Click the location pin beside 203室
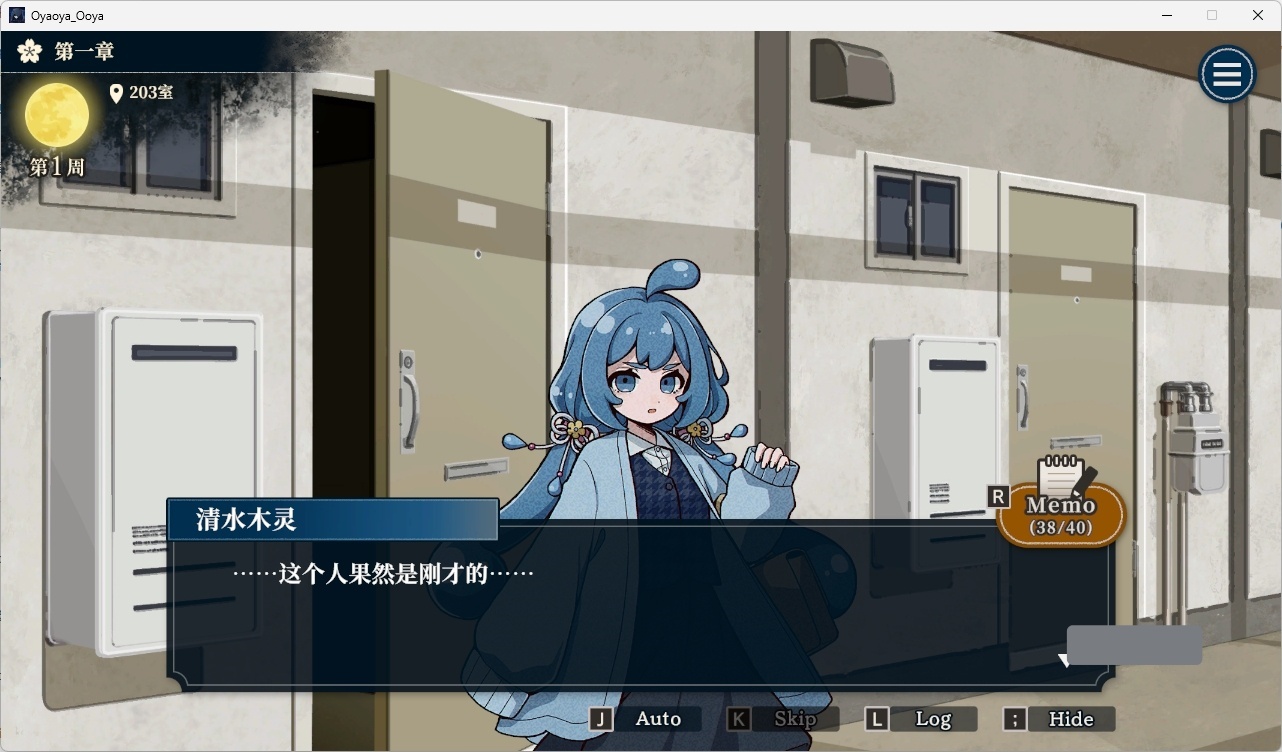1282x752 pixels. click(117, 93)
